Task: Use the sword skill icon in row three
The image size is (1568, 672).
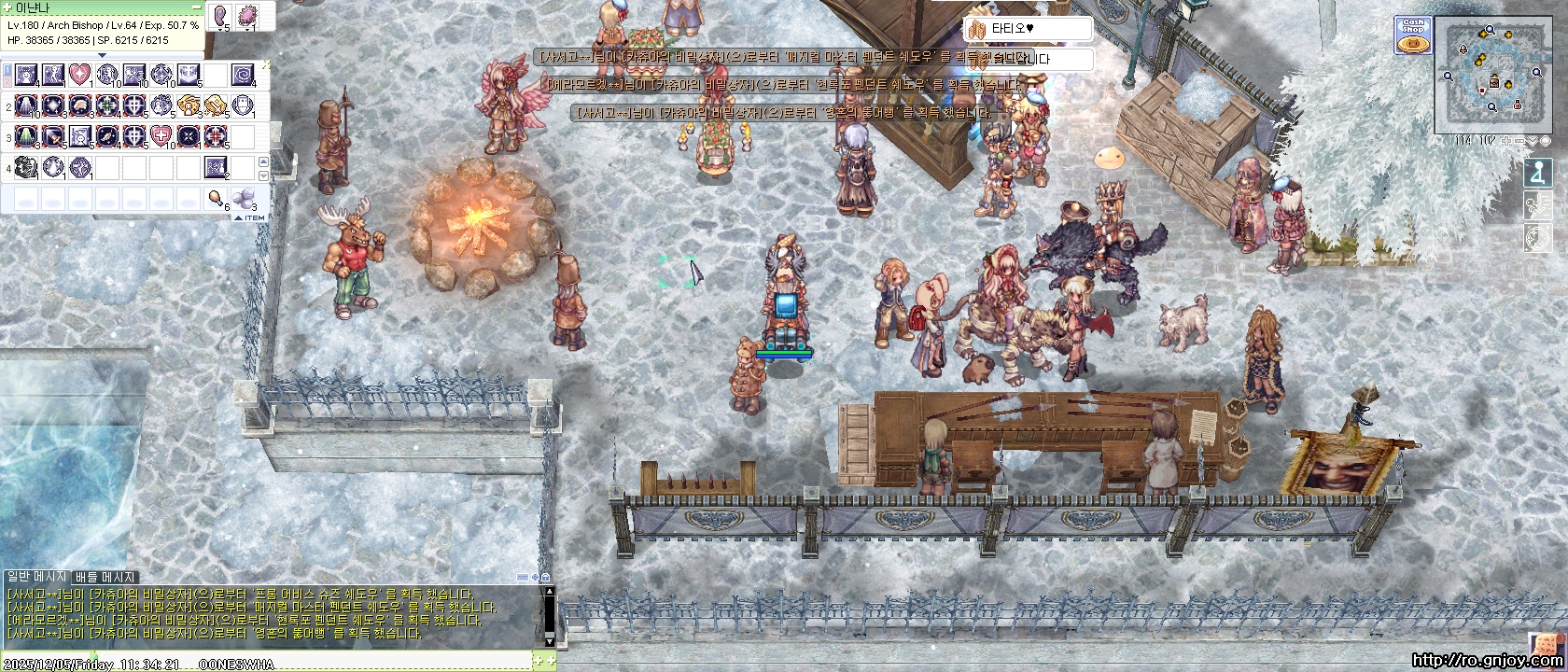Action: click(x=52, y=136)
